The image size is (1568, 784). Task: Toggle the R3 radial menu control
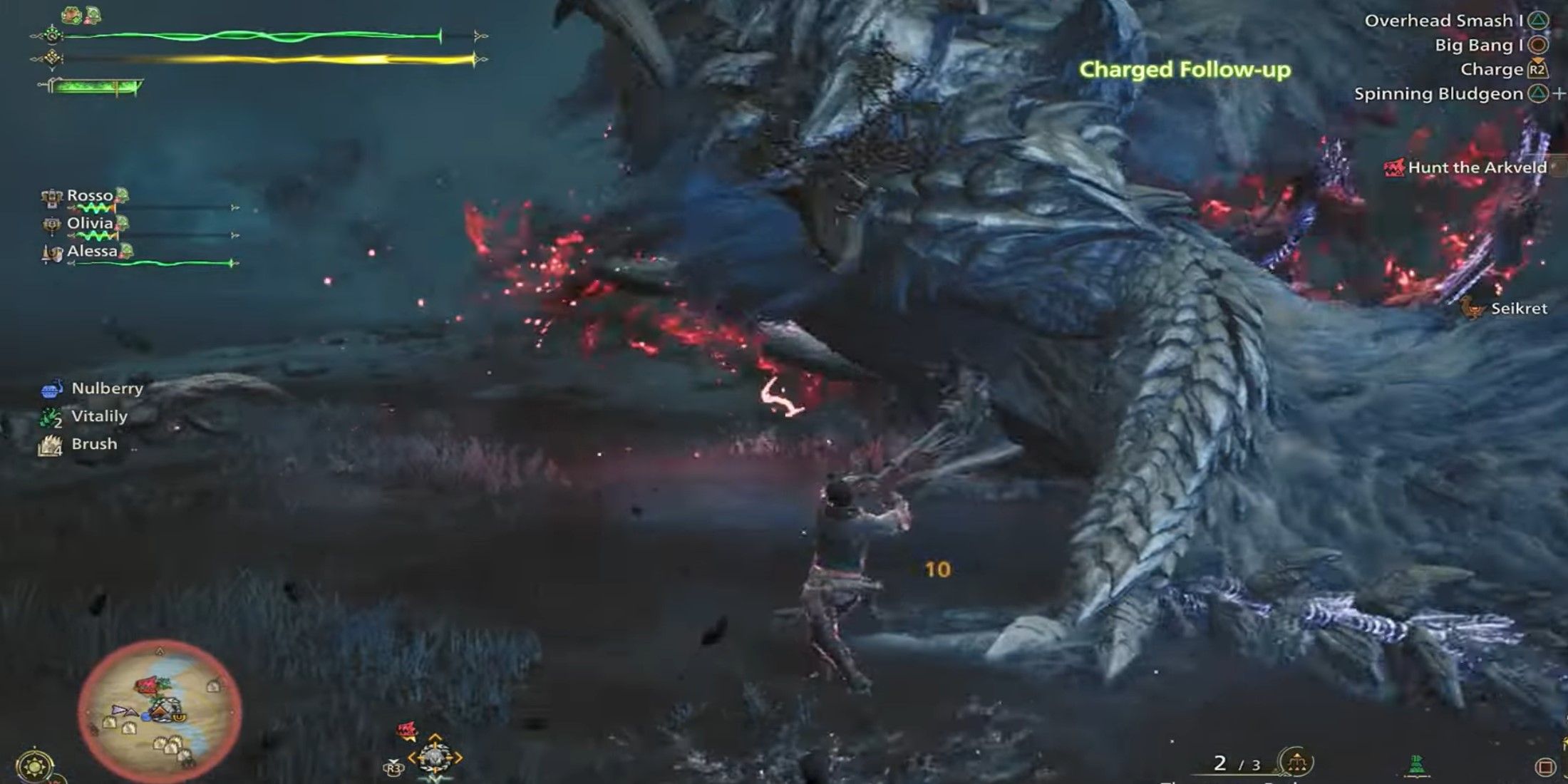(x=393, y=769)
